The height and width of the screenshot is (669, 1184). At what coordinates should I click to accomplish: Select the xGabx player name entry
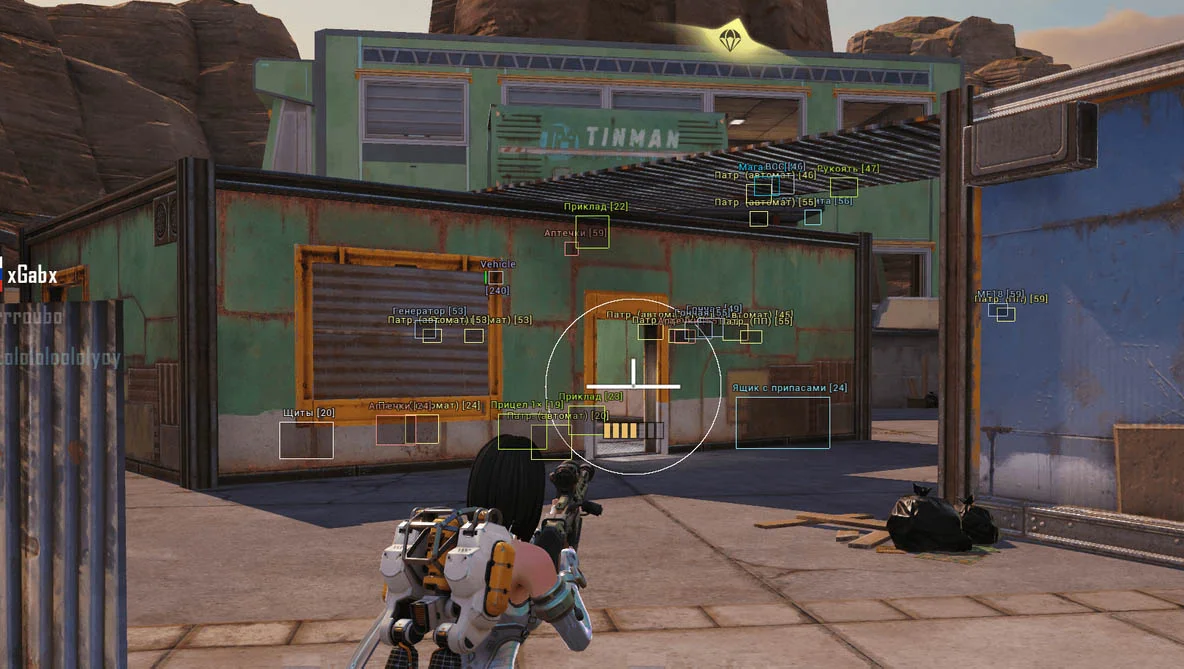32,276
